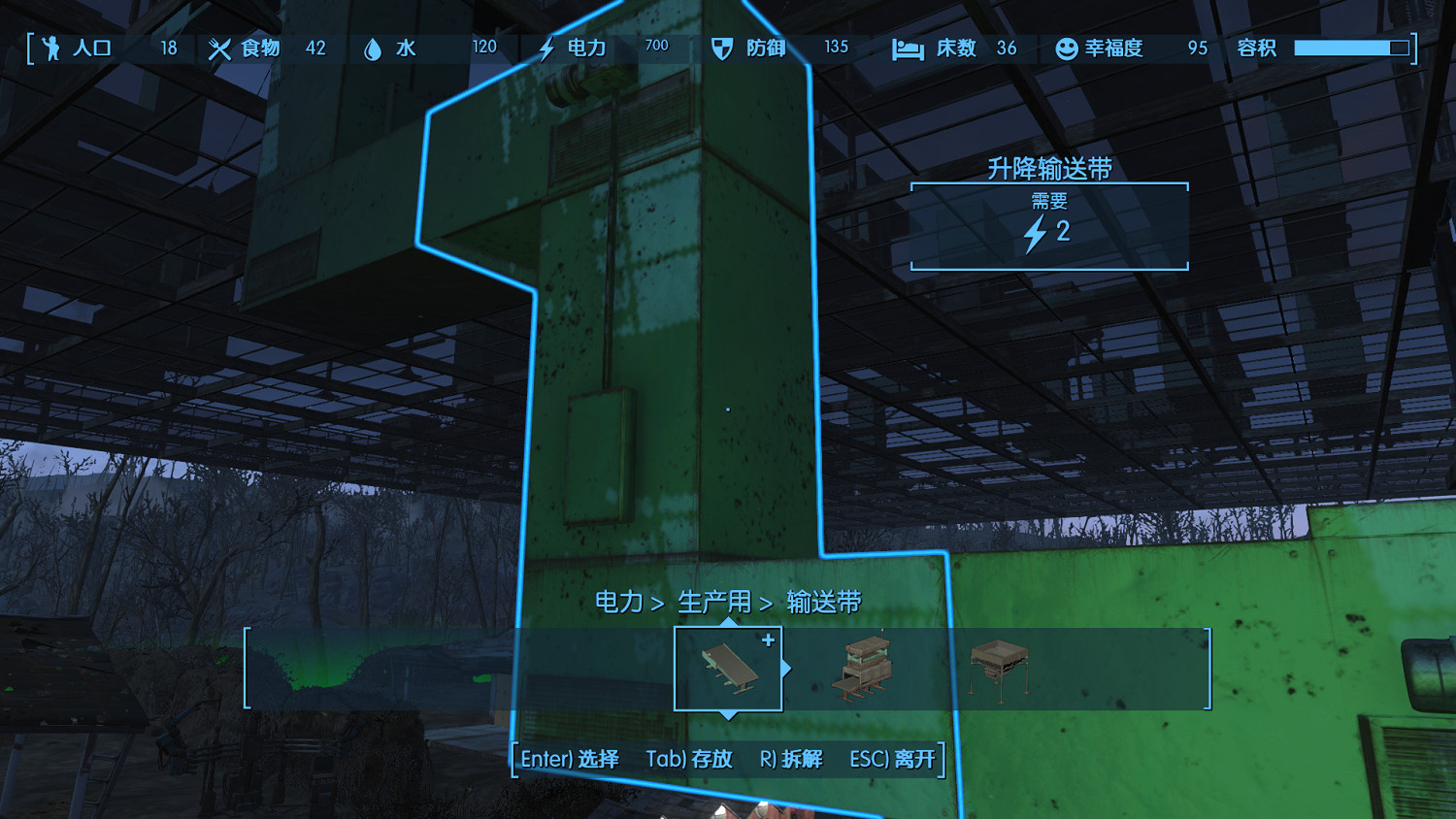
Task: Select the 防御 (defense) shield icon
Action: click(720, 48)
